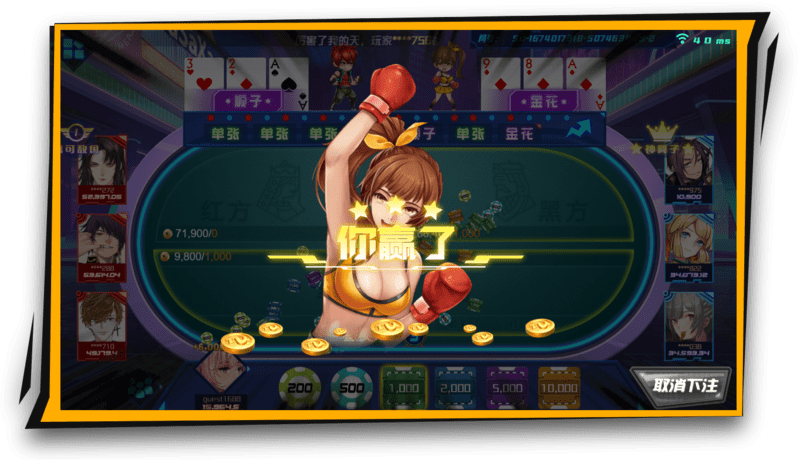Select the blue 2,000 chip
Screen dimensions: 800x460
click(455, 385)
